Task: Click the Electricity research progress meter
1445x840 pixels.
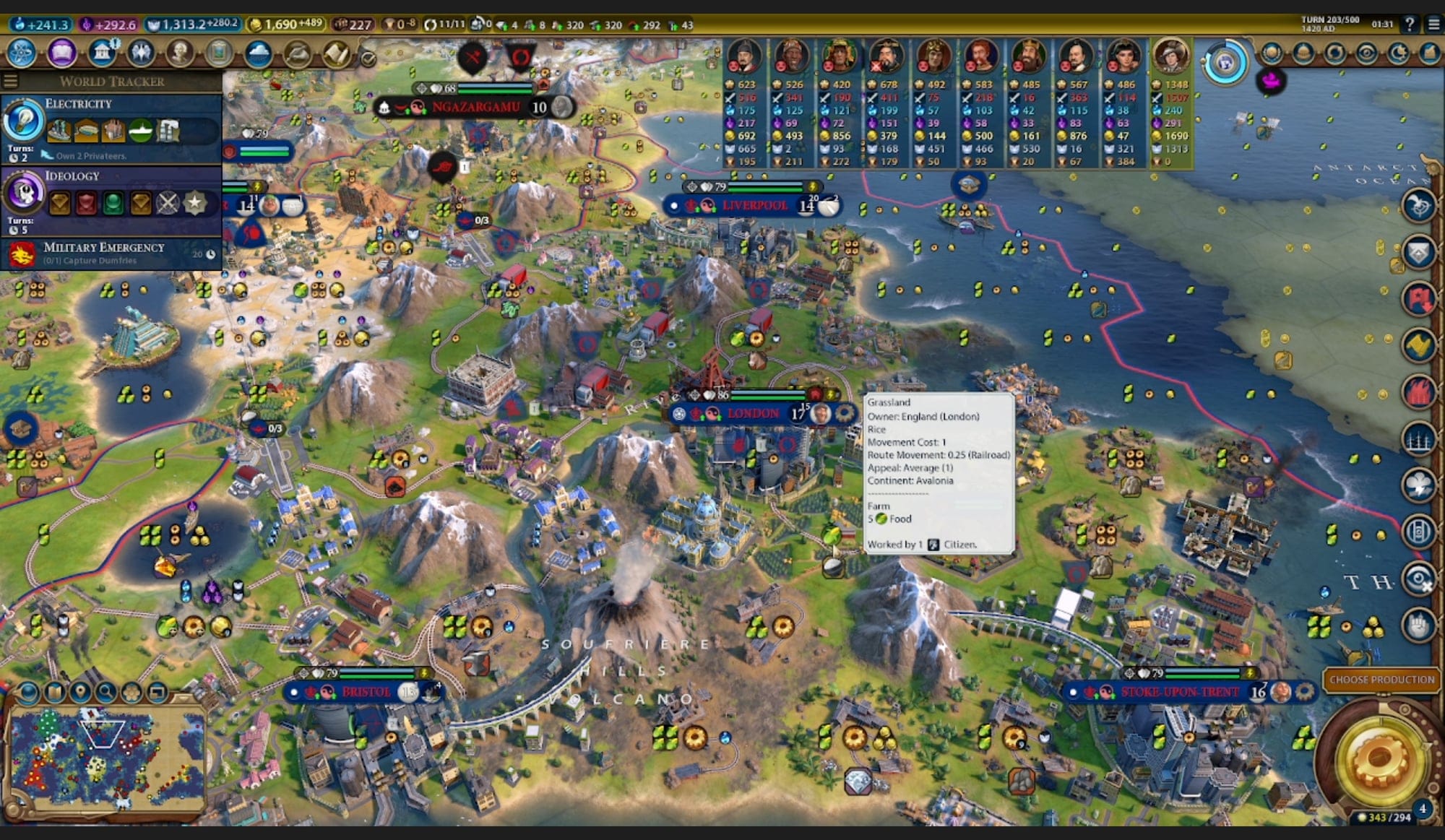Action: (x=24, y=121)
